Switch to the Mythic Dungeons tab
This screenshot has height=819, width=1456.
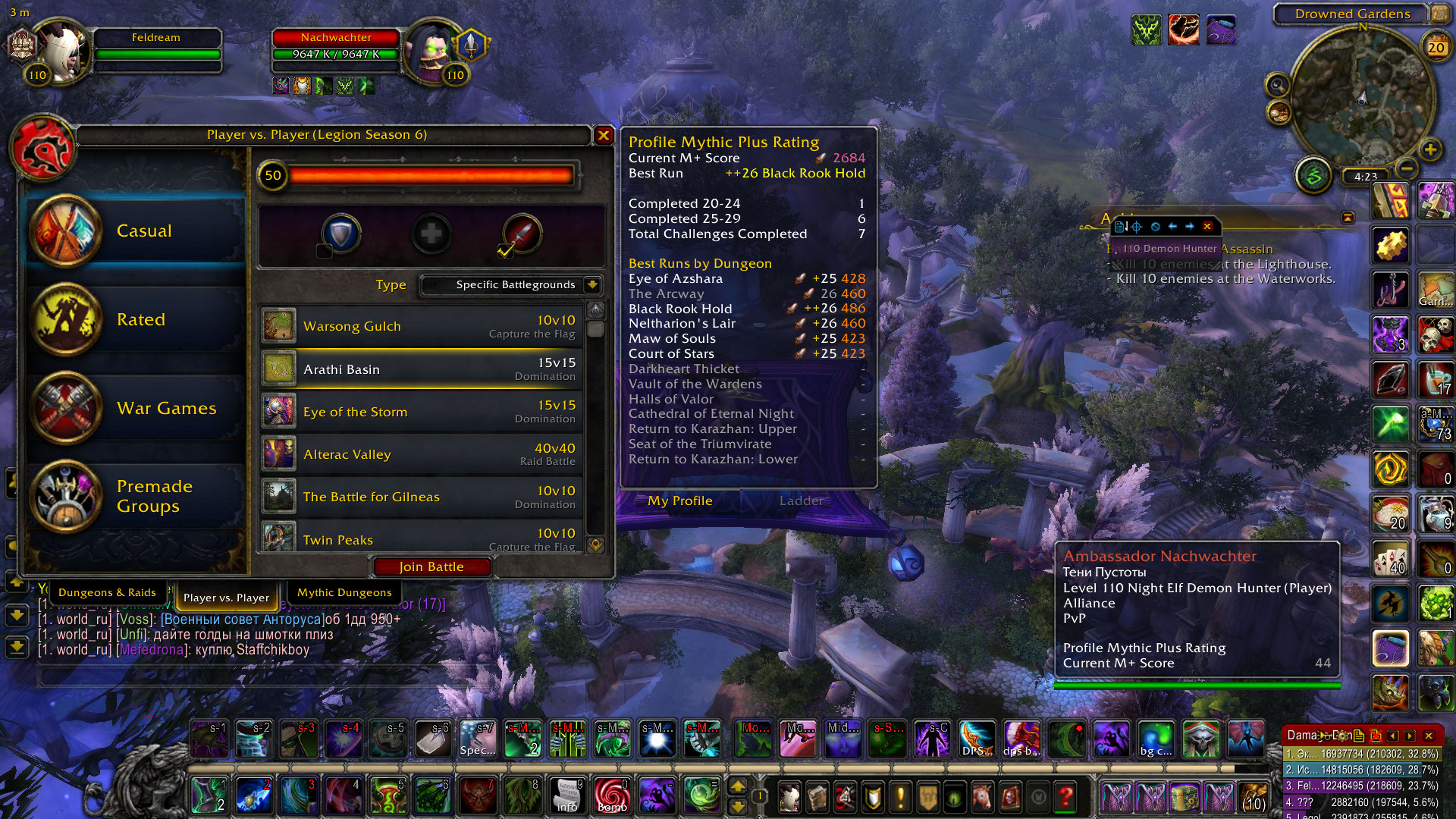click(344, 592)
